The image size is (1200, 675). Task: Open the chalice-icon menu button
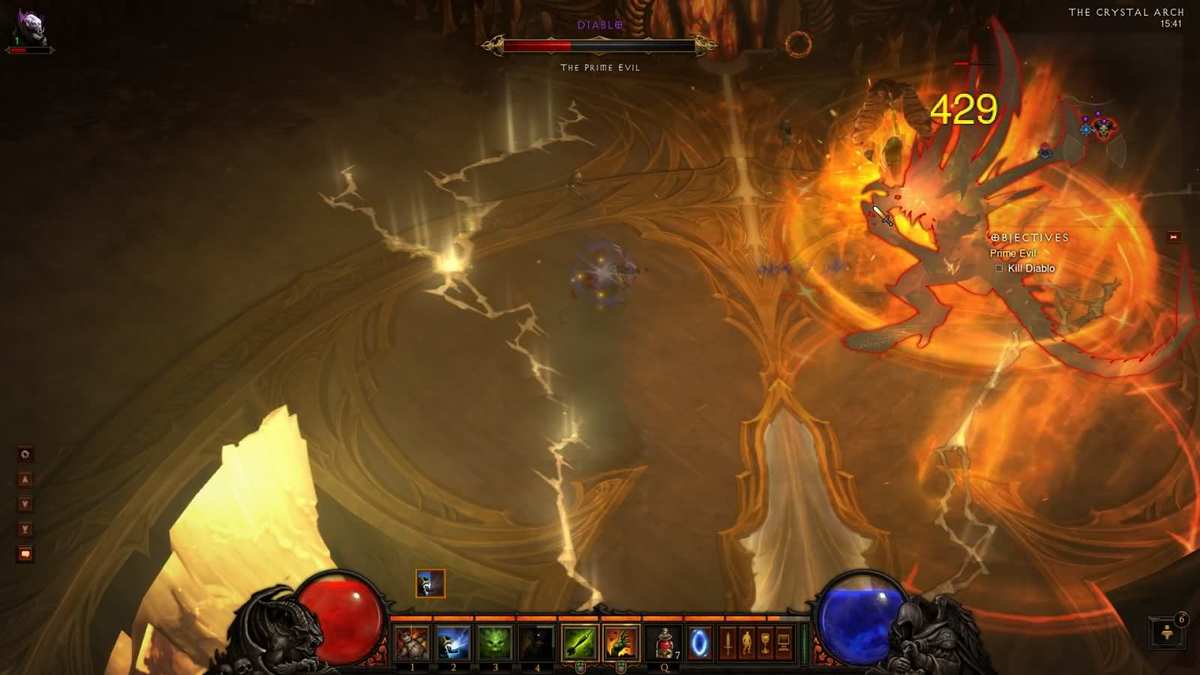point(764,642)
